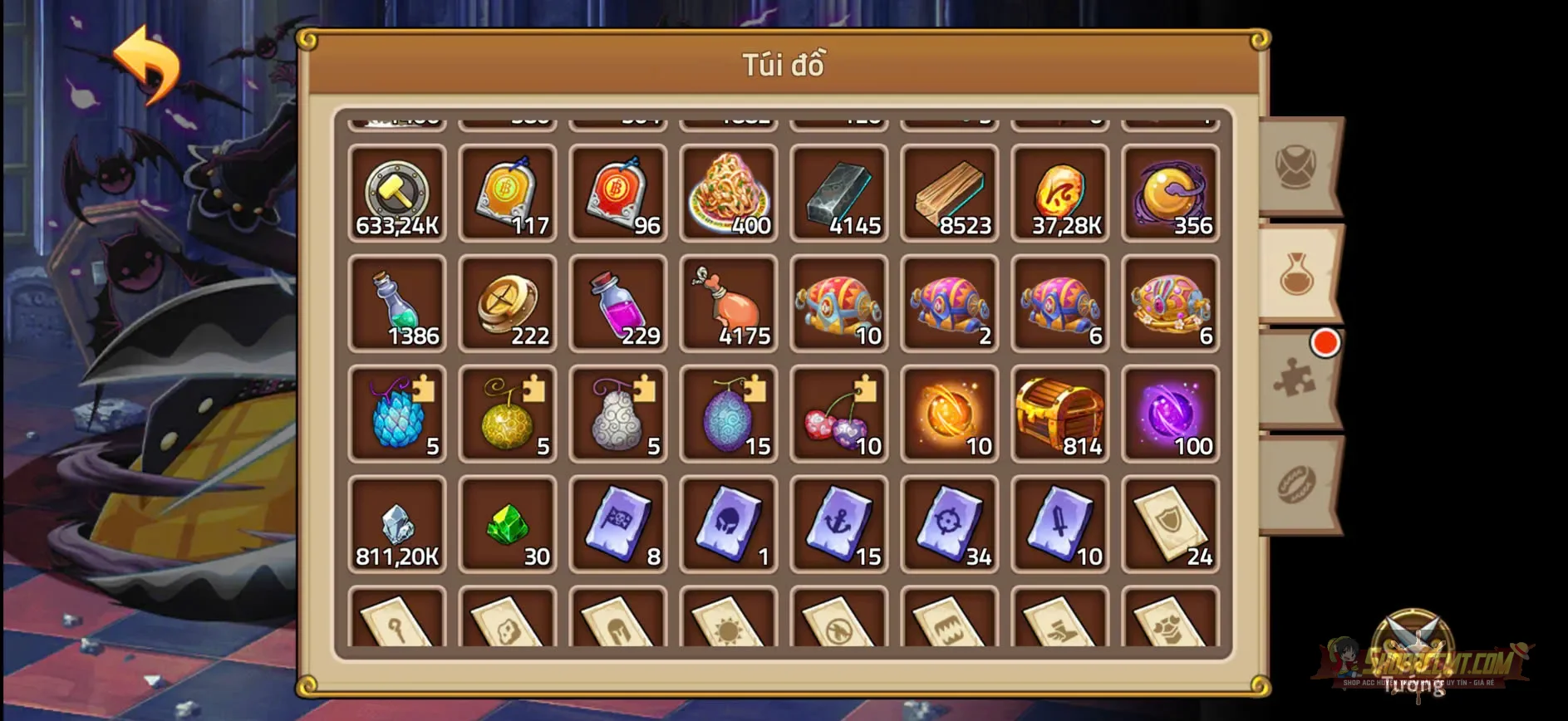The width and height of the screenshot is (1568, 721).
Task: Open the green potion vial showing 1386
Action: point(397,303)
